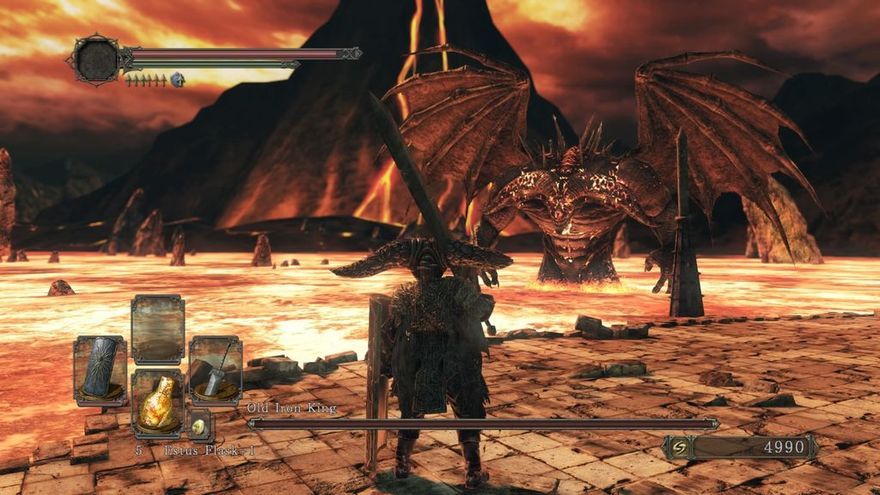The width and height of the screenshot is (880, 495).
Task: Select the greatsword right-hand weapon slot
Action: point(215,370)
